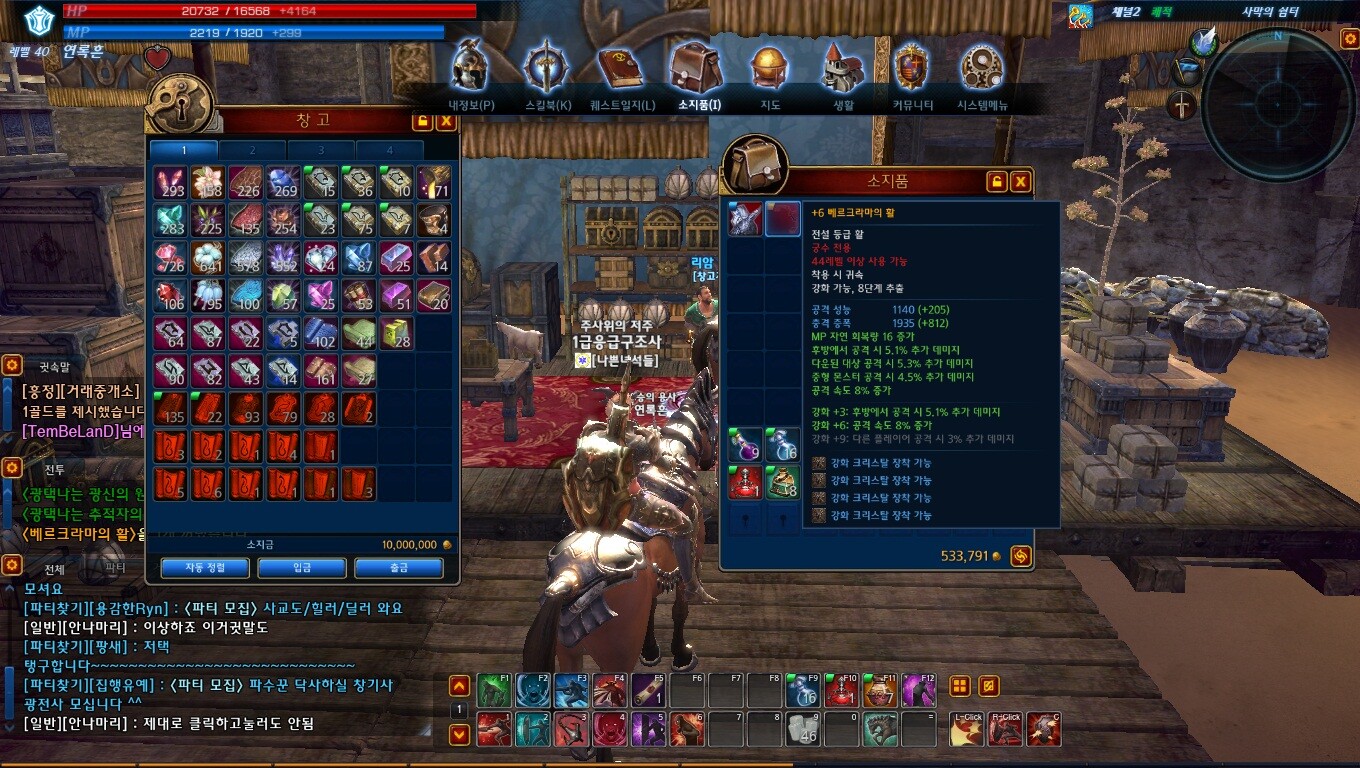Toggle the 창고 window lock icon
1360x768 pixels.
coord(422,121)
